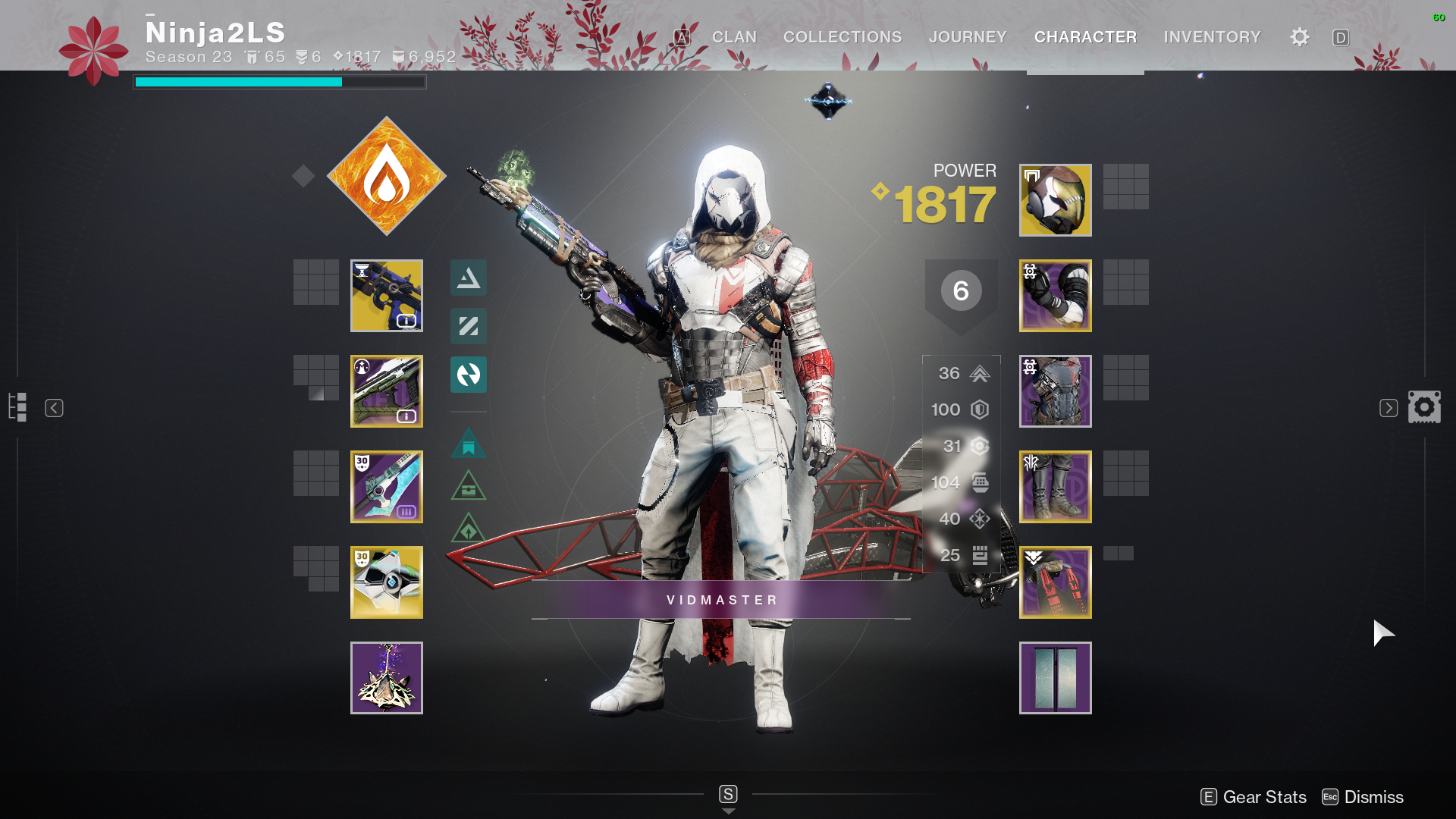This screenshot has width=1456, height=819.
Task: Click the season rank progress bar
Action: [x=279, y=81]
